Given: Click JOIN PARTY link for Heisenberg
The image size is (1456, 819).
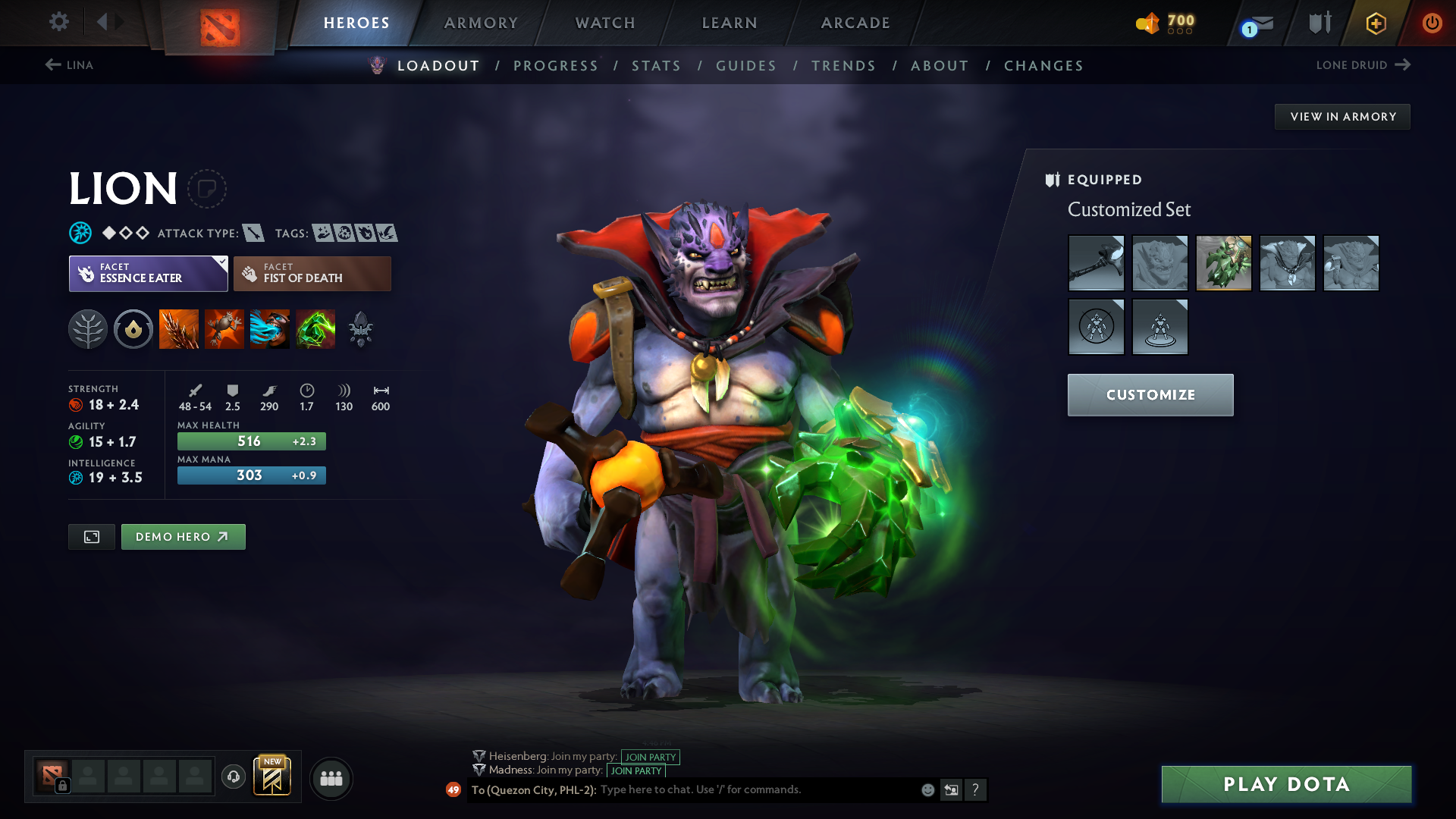Looking at the screenshot, I should pyautogui.click(x=649, y=757).
